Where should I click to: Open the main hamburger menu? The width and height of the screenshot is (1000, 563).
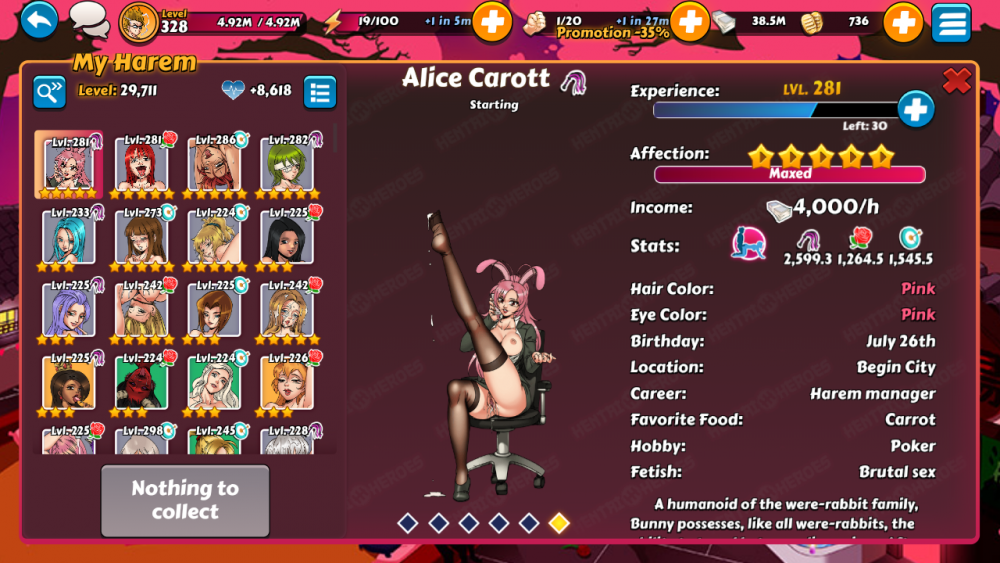(951, 22)
